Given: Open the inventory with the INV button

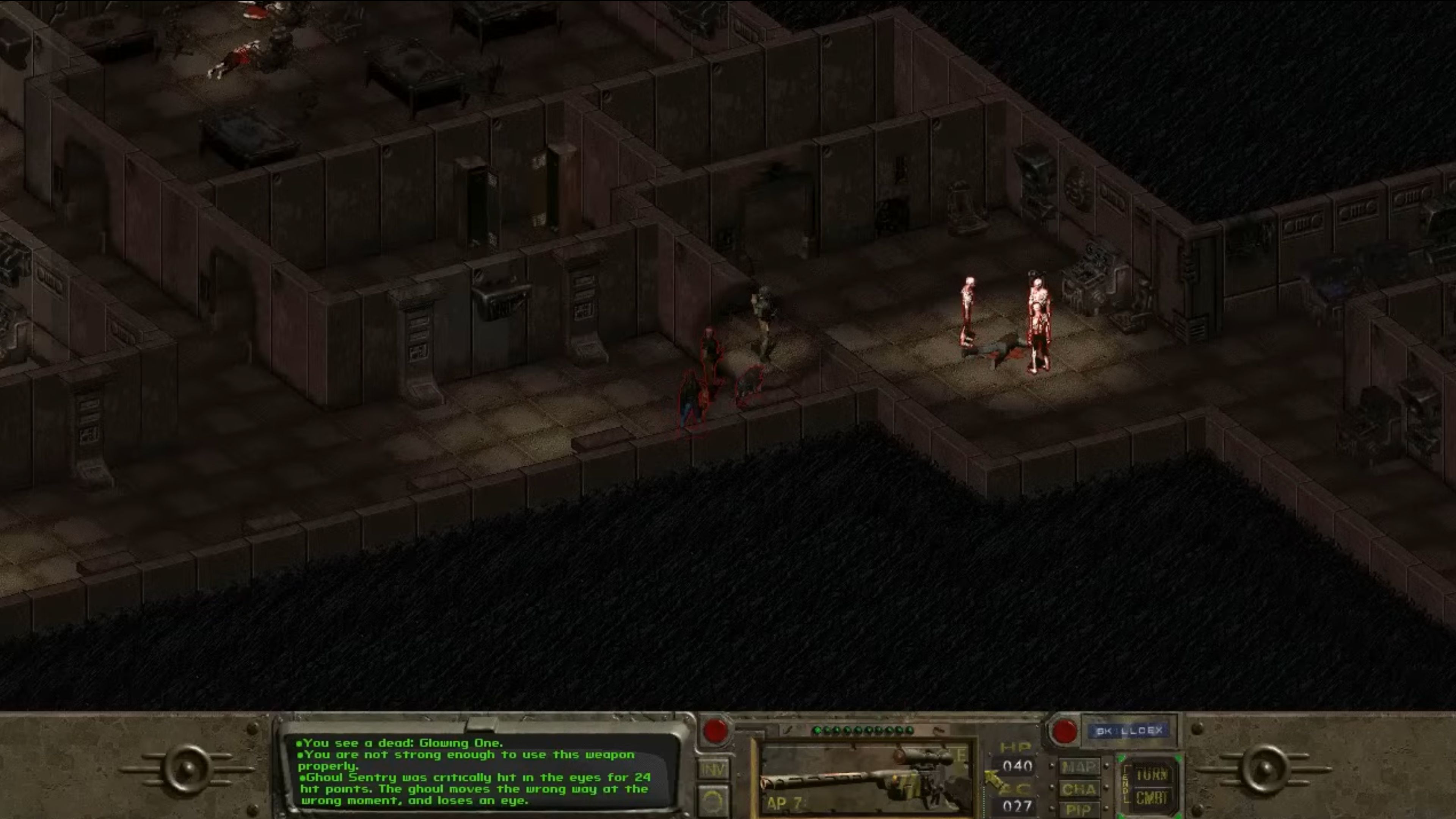Looking at the screenshot, I should tap(713, 769).
